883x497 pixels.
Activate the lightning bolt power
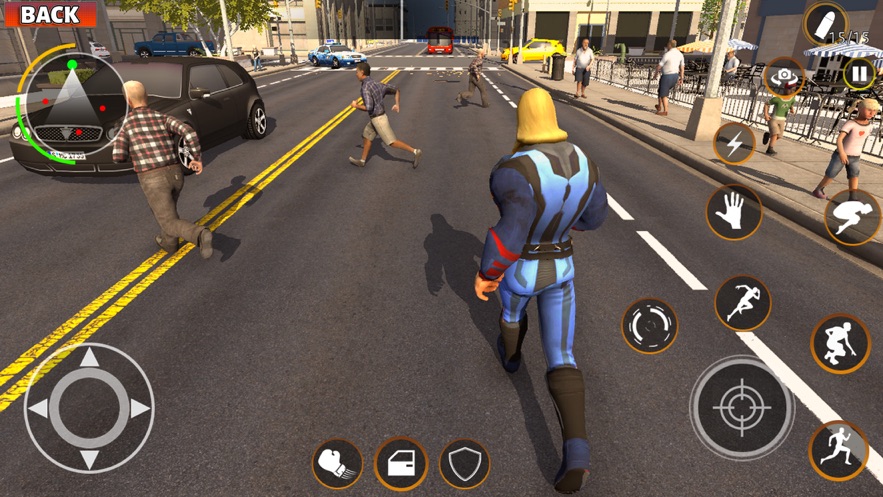click(x=734, y=144)
